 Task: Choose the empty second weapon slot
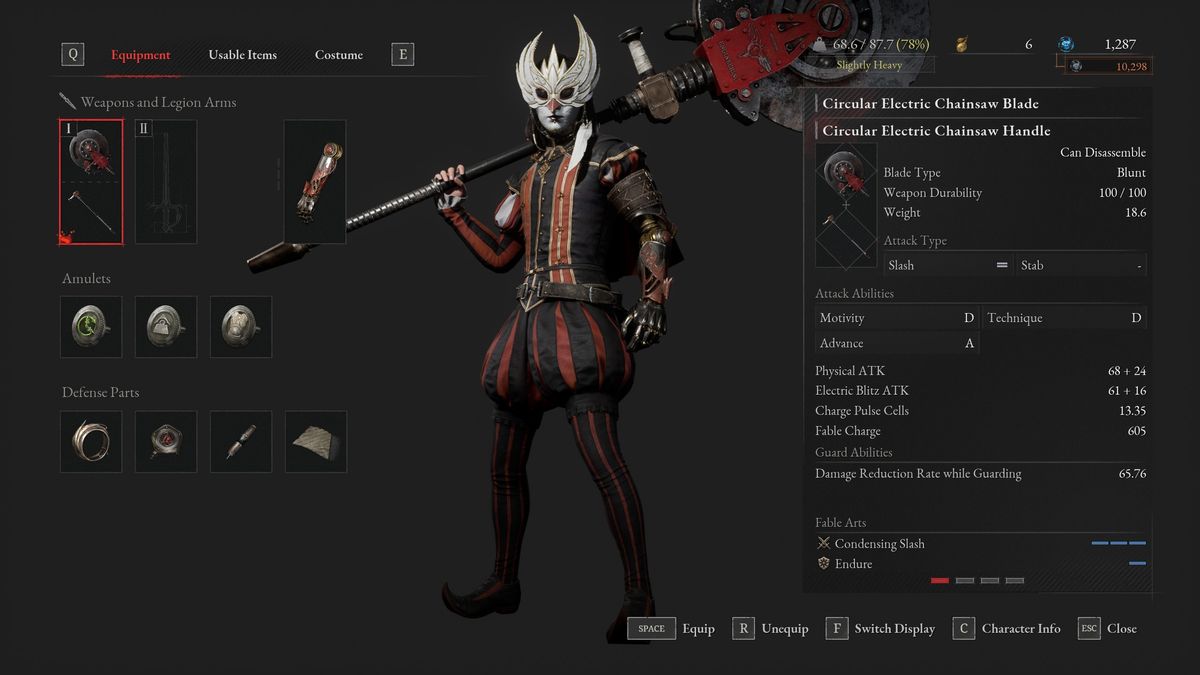[166, 182]
